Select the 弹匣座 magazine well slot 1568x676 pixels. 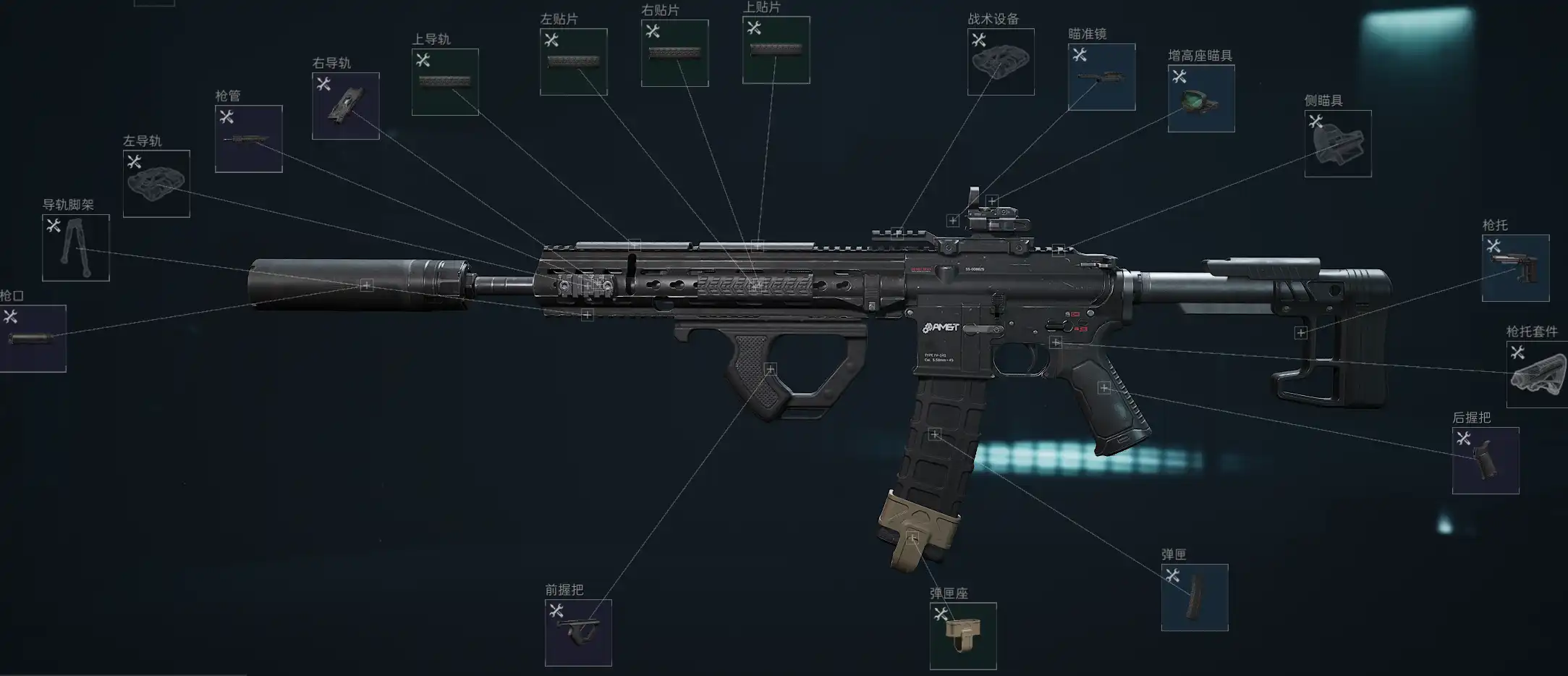[963, 635]
